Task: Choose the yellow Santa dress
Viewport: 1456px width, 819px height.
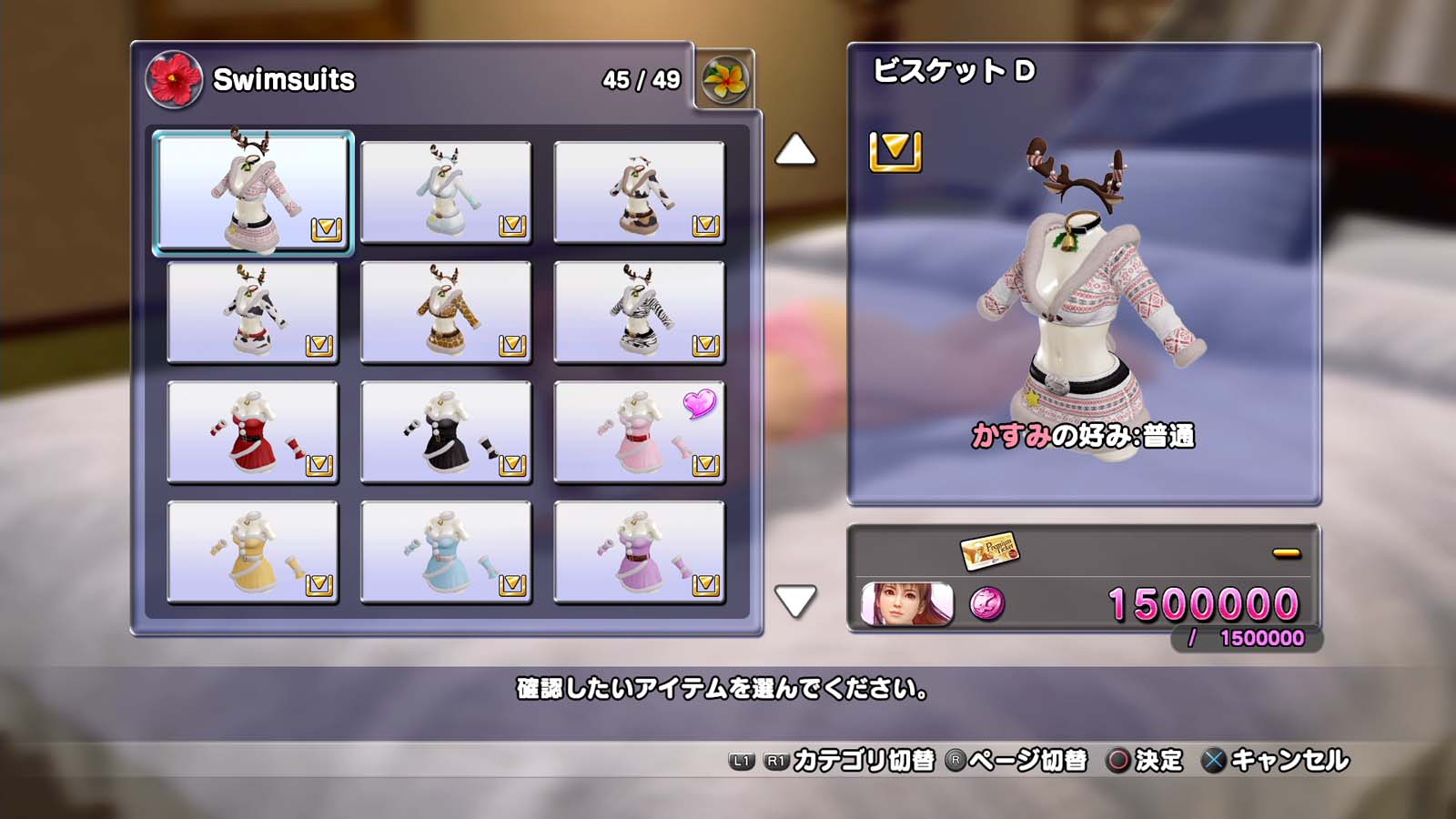Action: (x=253, y=552)
